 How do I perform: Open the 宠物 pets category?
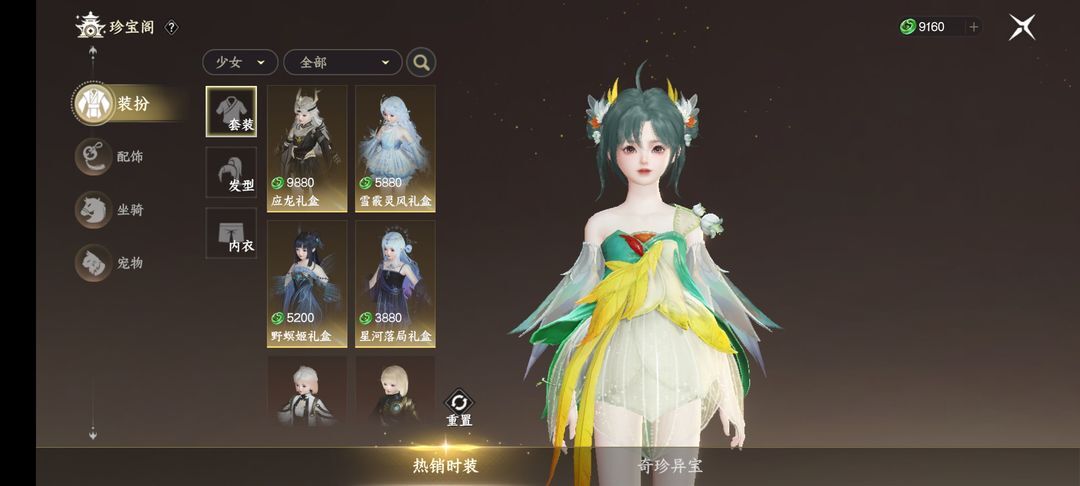coord(112,262)
